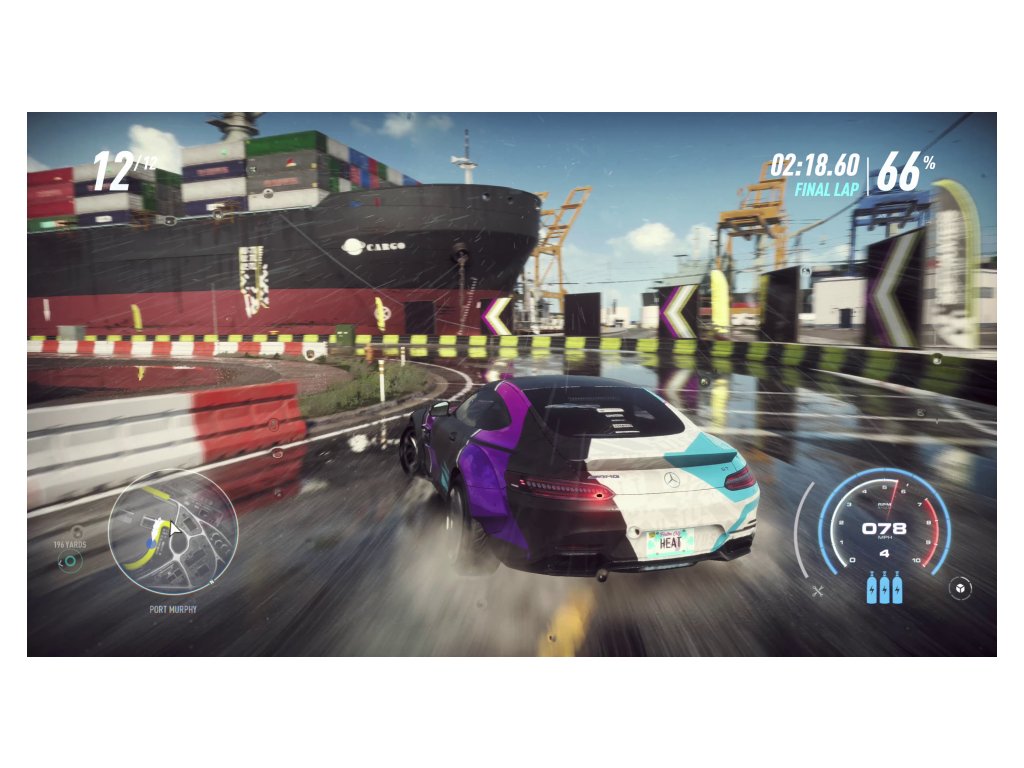Click the crossed wrench repair icon
The image size is (1024, 768).
tap(818, 591)
